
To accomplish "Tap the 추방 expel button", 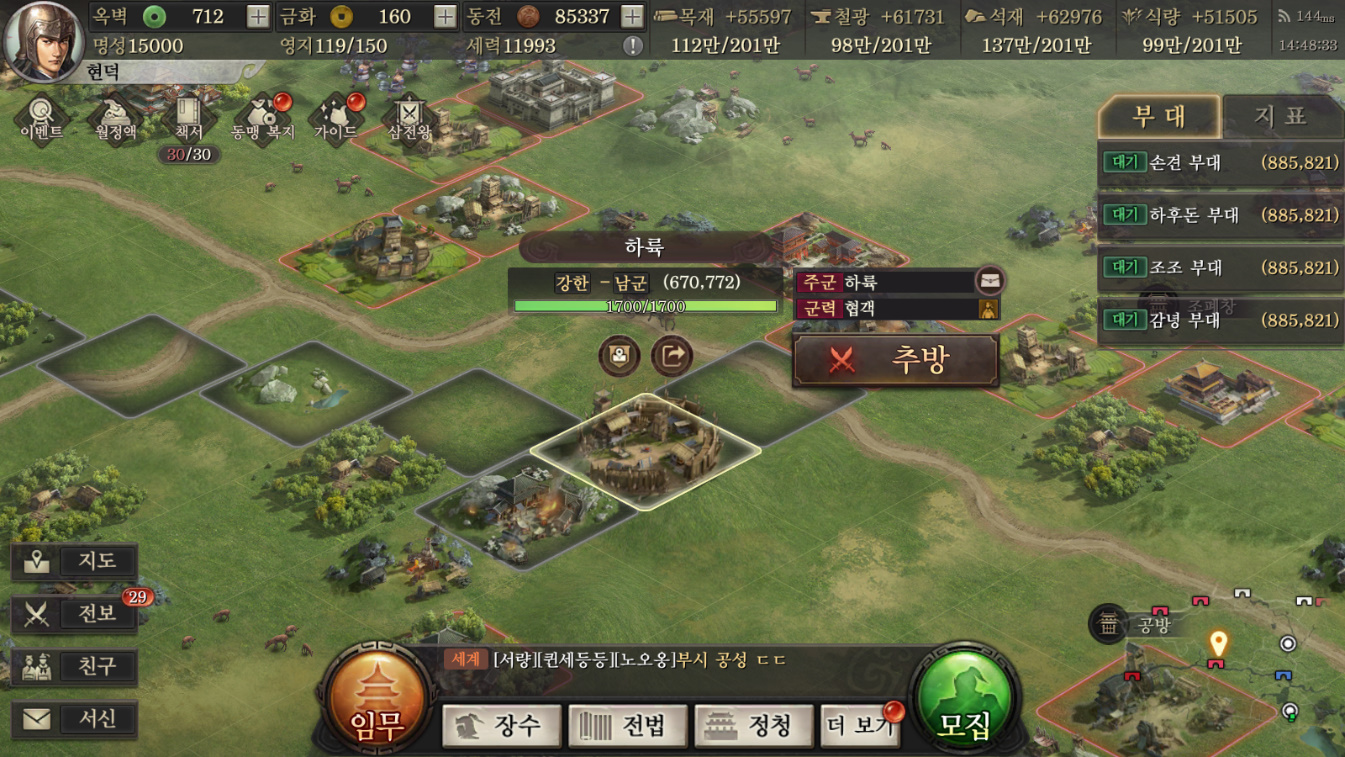I will [896, 360].
